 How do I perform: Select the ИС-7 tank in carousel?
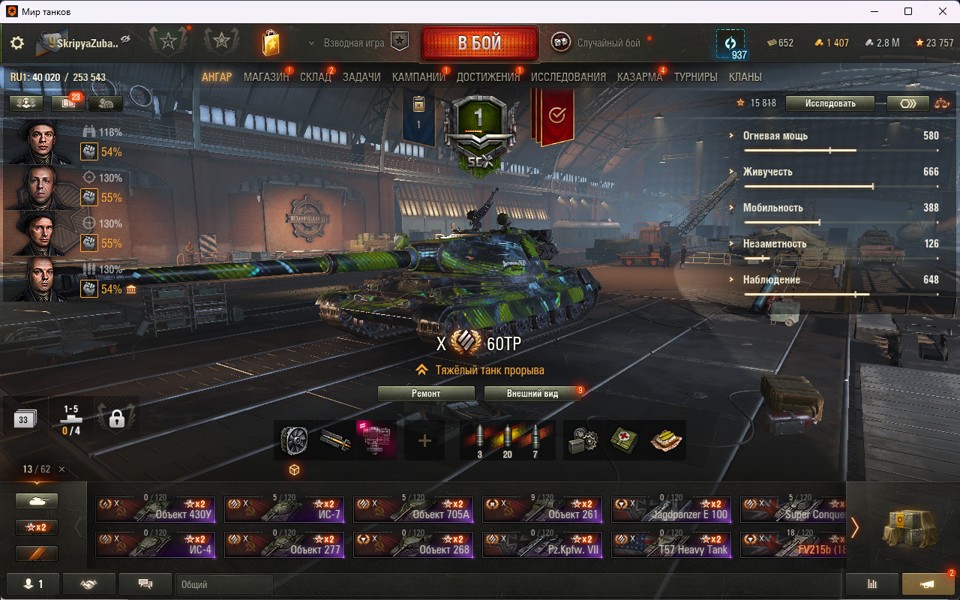point(285,510)
